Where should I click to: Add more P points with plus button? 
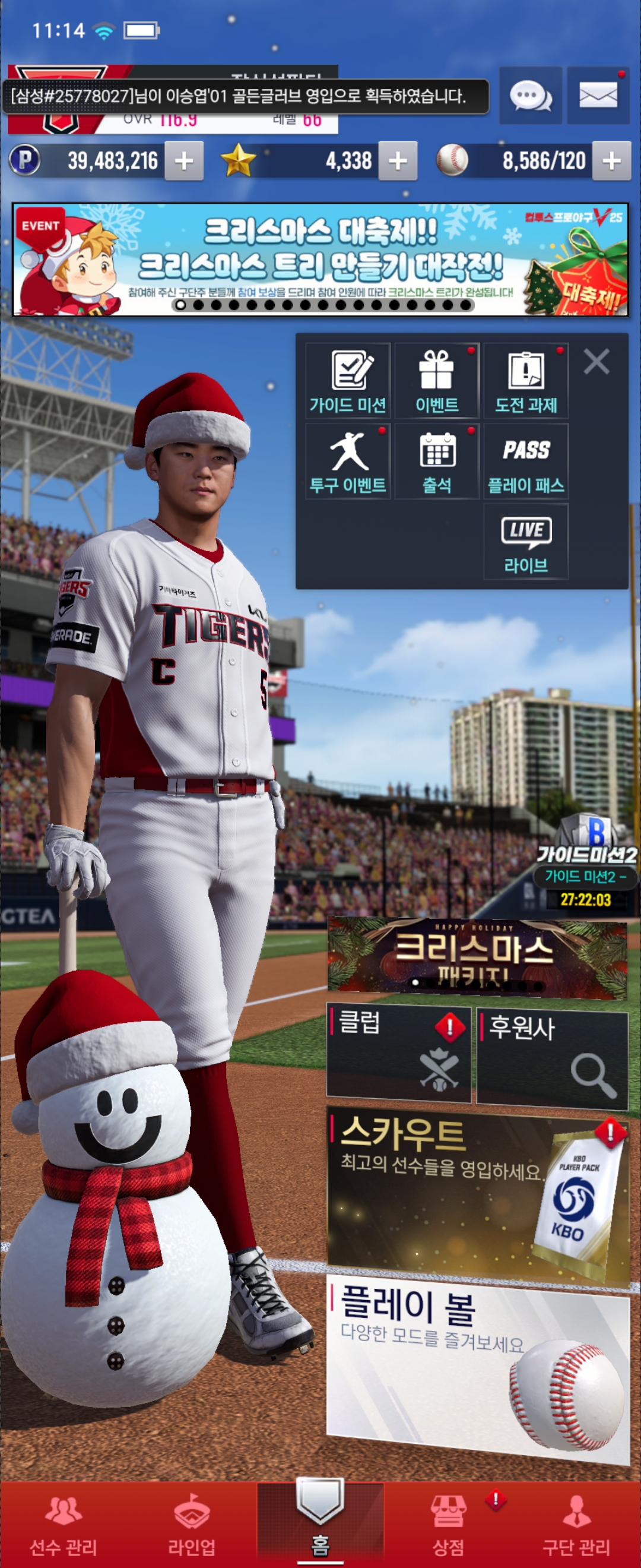click(x=183, y=162)
